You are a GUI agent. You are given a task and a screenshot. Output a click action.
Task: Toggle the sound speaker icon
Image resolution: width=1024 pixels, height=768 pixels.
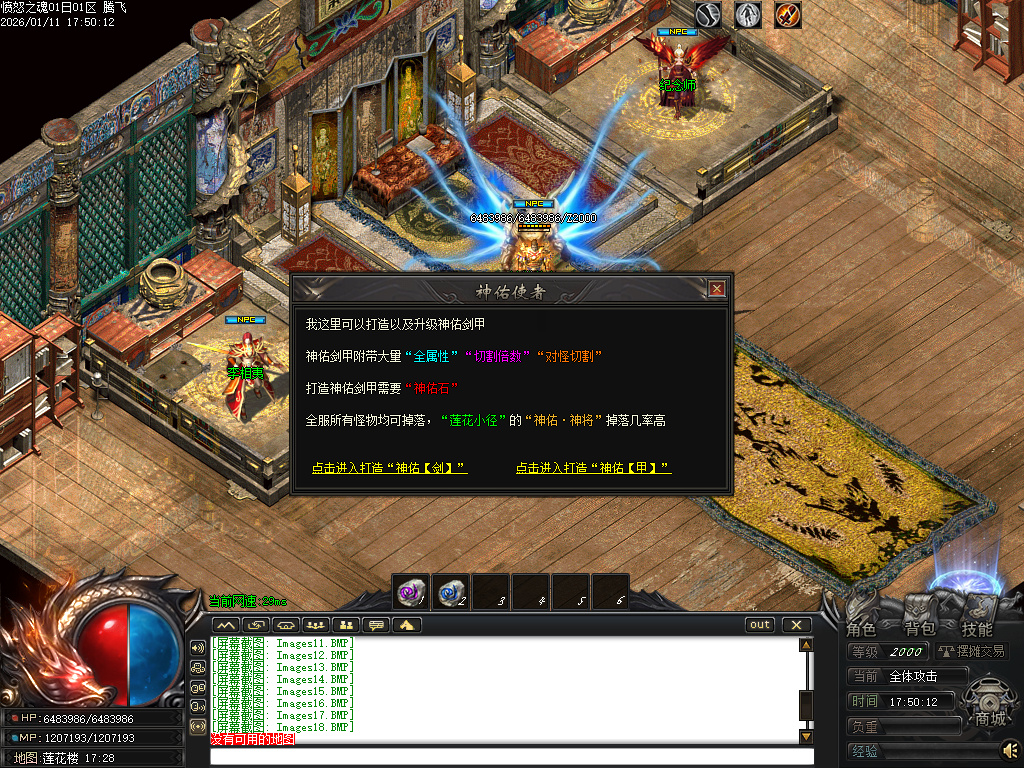pos(1010,749)
